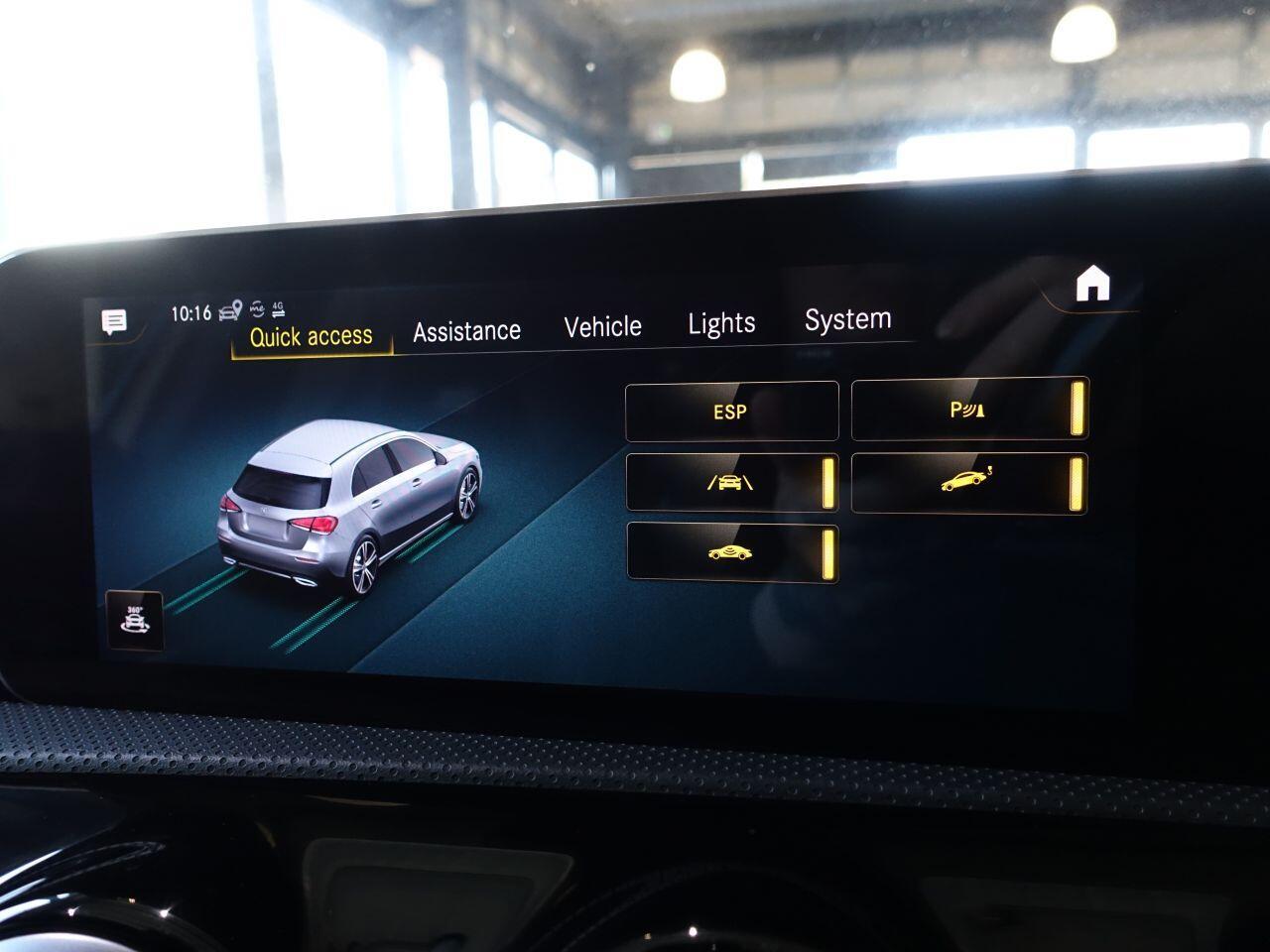
Task: Tap the Home icon
Action: pyautogui.click(x=1093, y=286)
